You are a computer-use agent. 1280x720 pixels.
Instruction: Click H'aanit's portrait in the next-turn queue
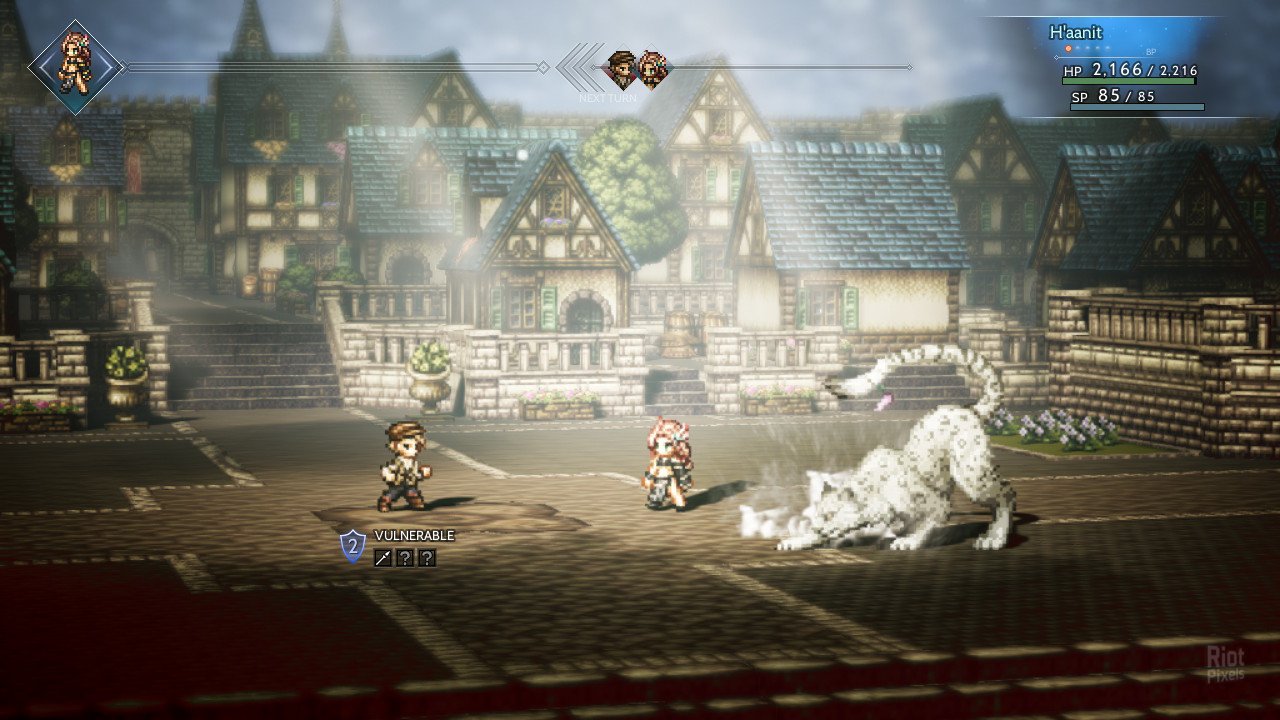(x=652, y=68)
